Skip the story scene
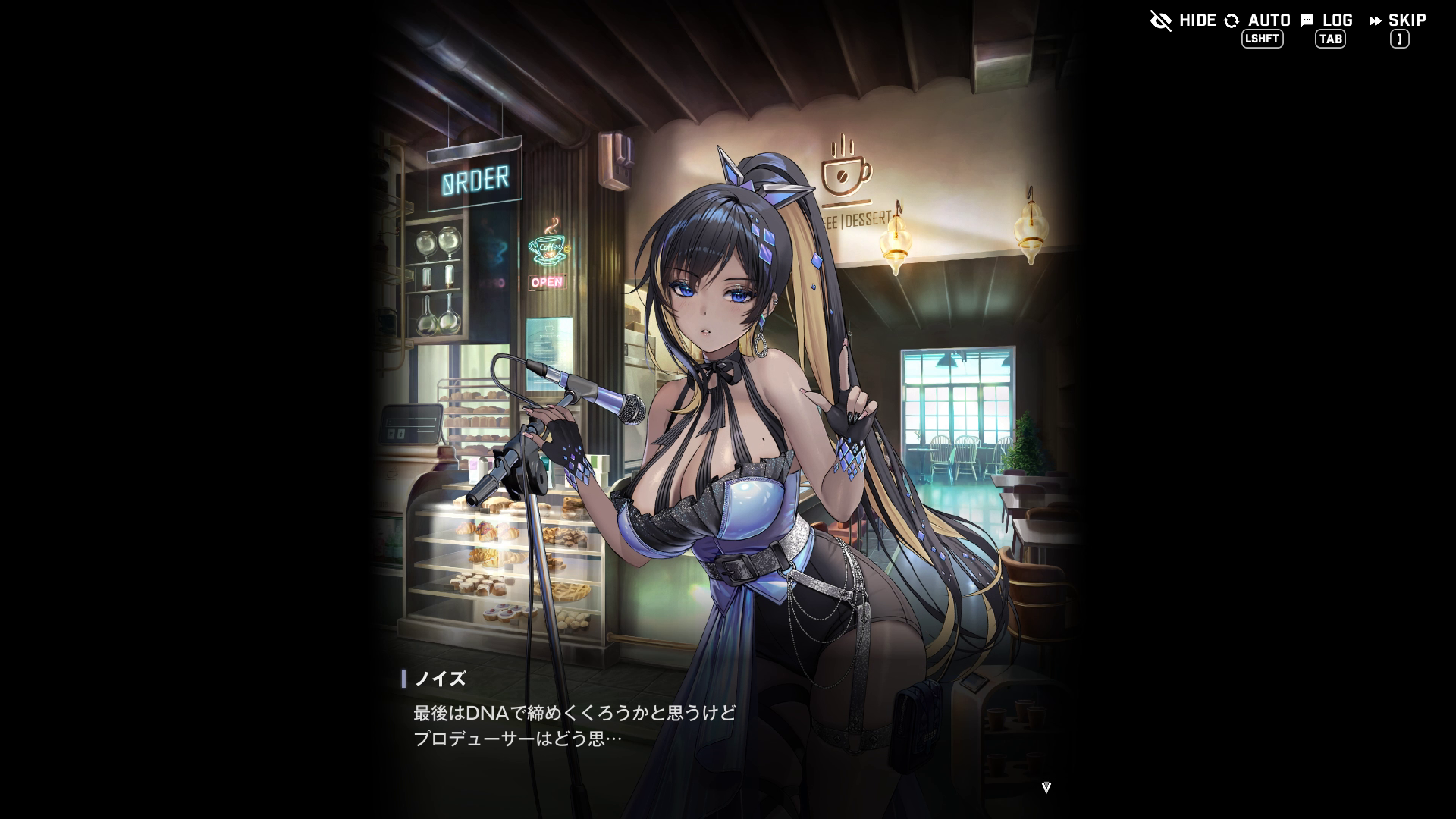The height and width of the screenshot is (819, 1456). (1398, 21)
